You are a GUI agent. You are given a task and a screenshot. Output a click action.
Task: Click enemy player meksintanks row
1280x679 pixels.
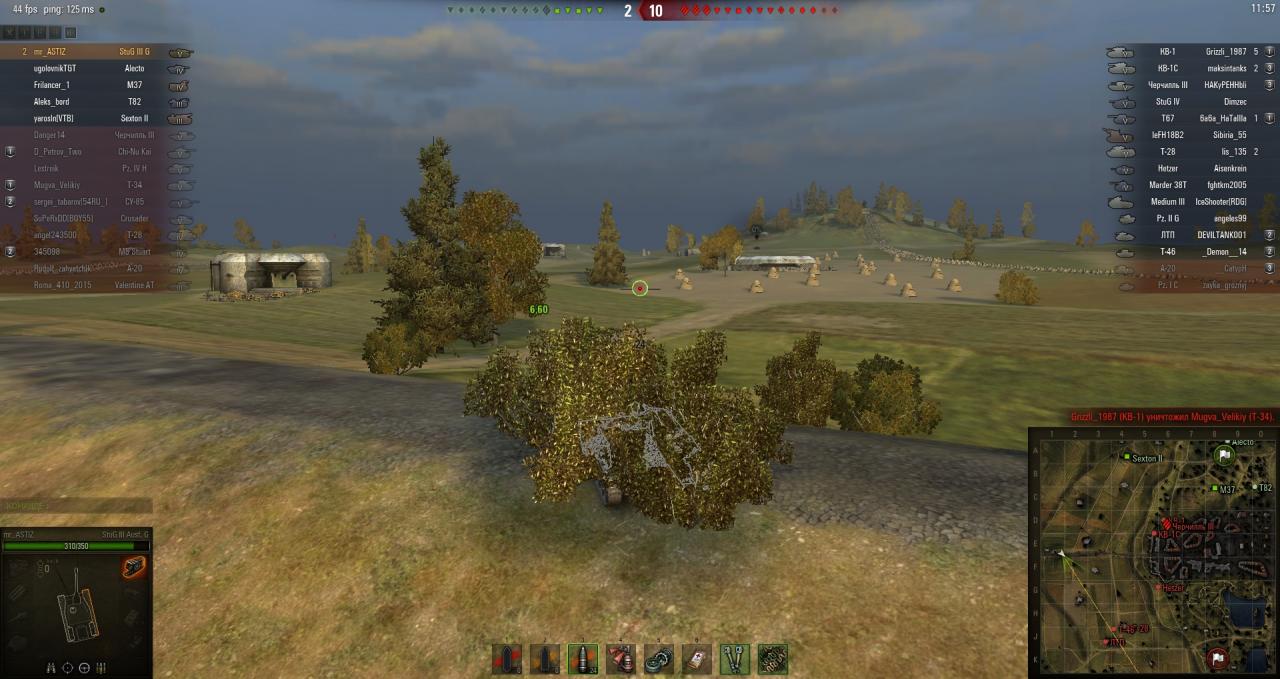pyautogui.click(x=1190, y=69)
